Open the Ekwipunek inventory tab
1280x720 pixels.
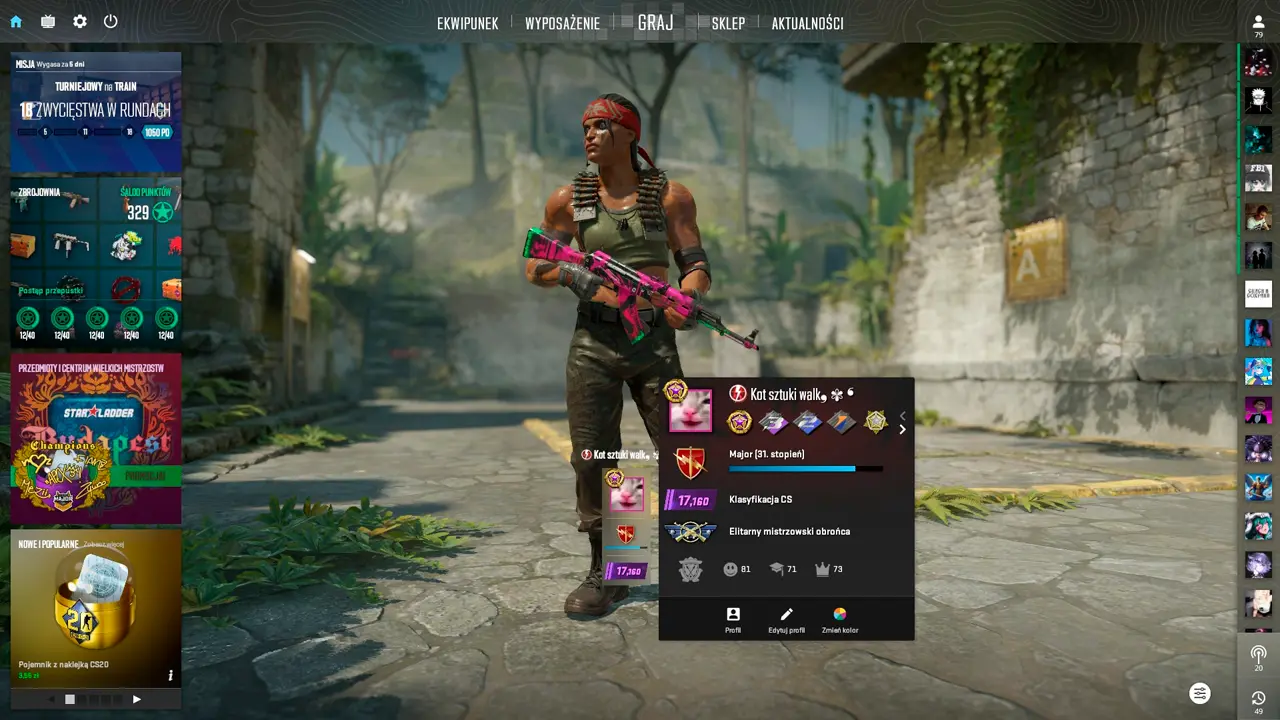tap(467, 23)
